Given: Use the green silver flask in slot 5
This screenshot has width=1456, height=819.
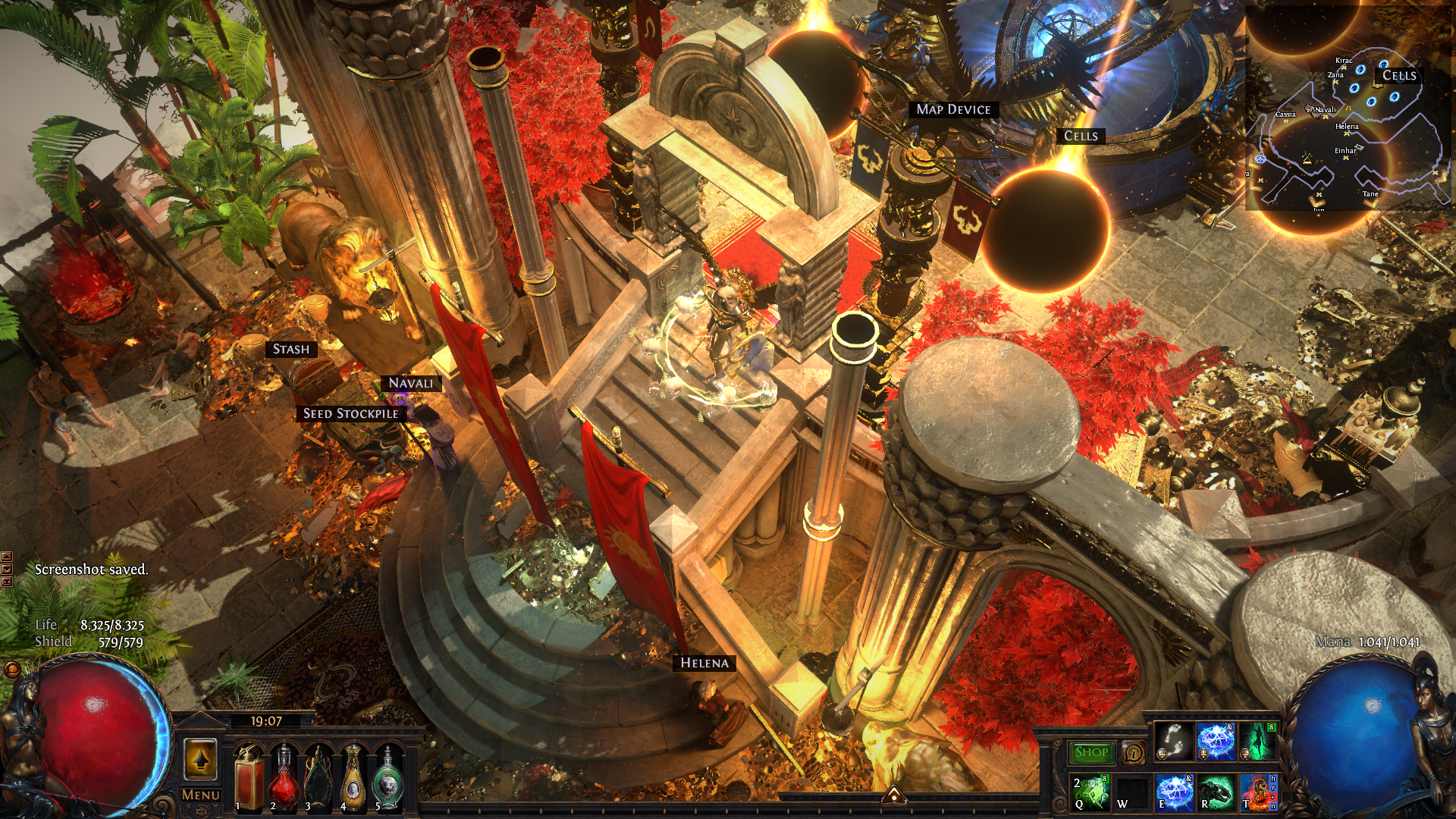Looking at the screenshot, I should click(388, 777).
